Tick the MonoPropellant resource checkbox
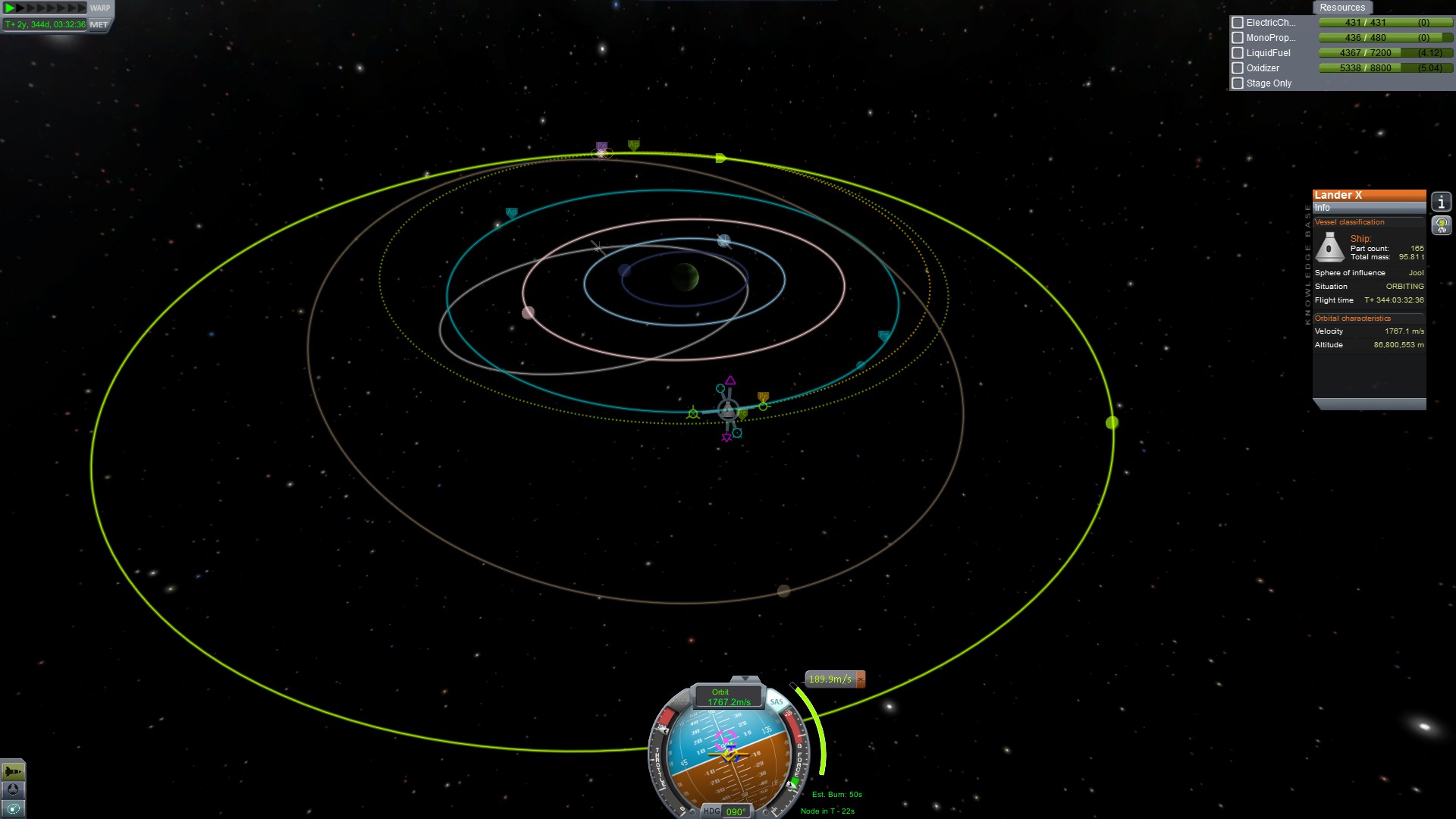Viewport: 1456px width, 819px height. pyautogui.click(x=1238, y=38)
